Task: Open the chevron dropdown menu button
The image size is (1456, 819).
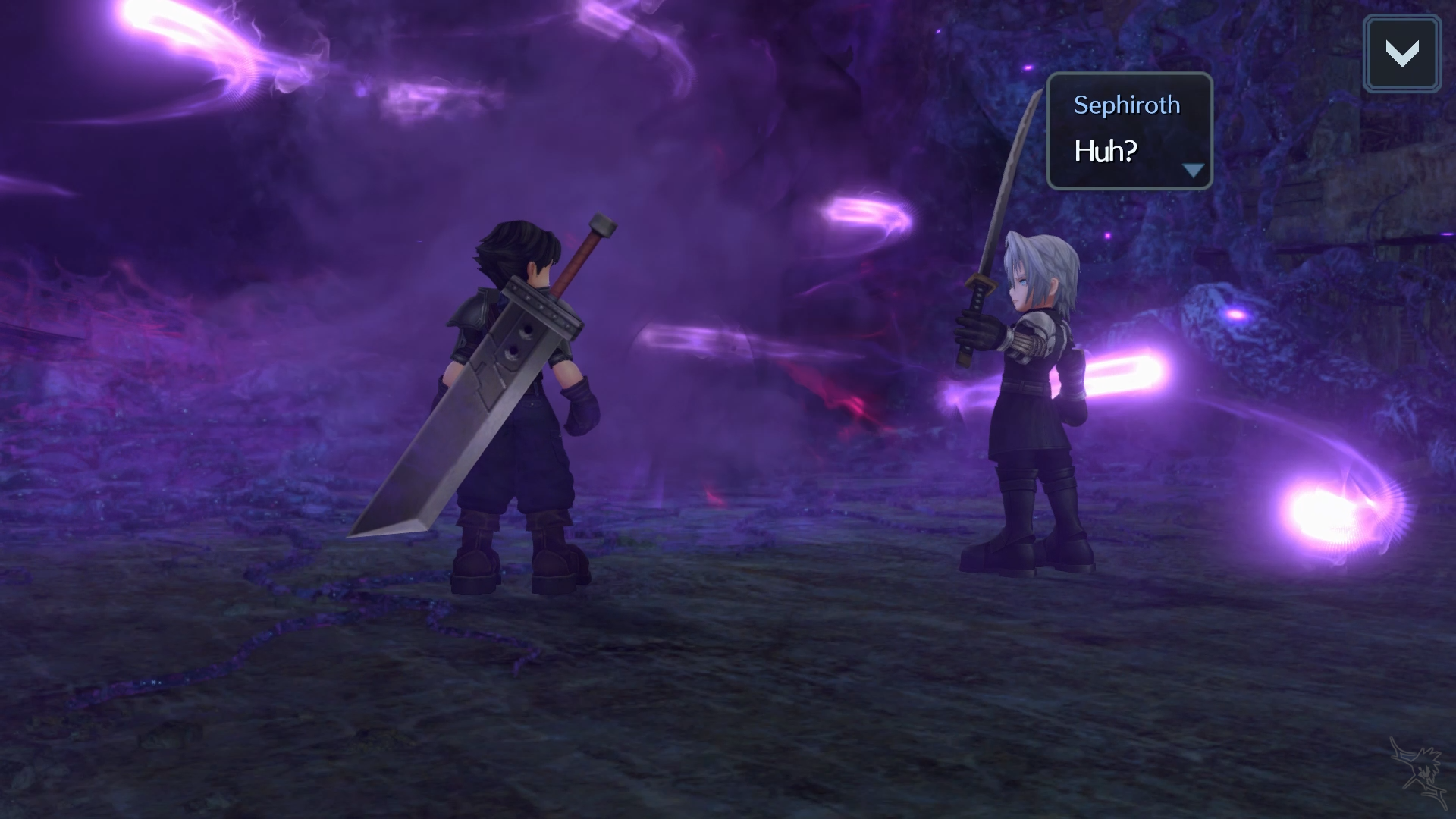Action: click(1401, 54)
